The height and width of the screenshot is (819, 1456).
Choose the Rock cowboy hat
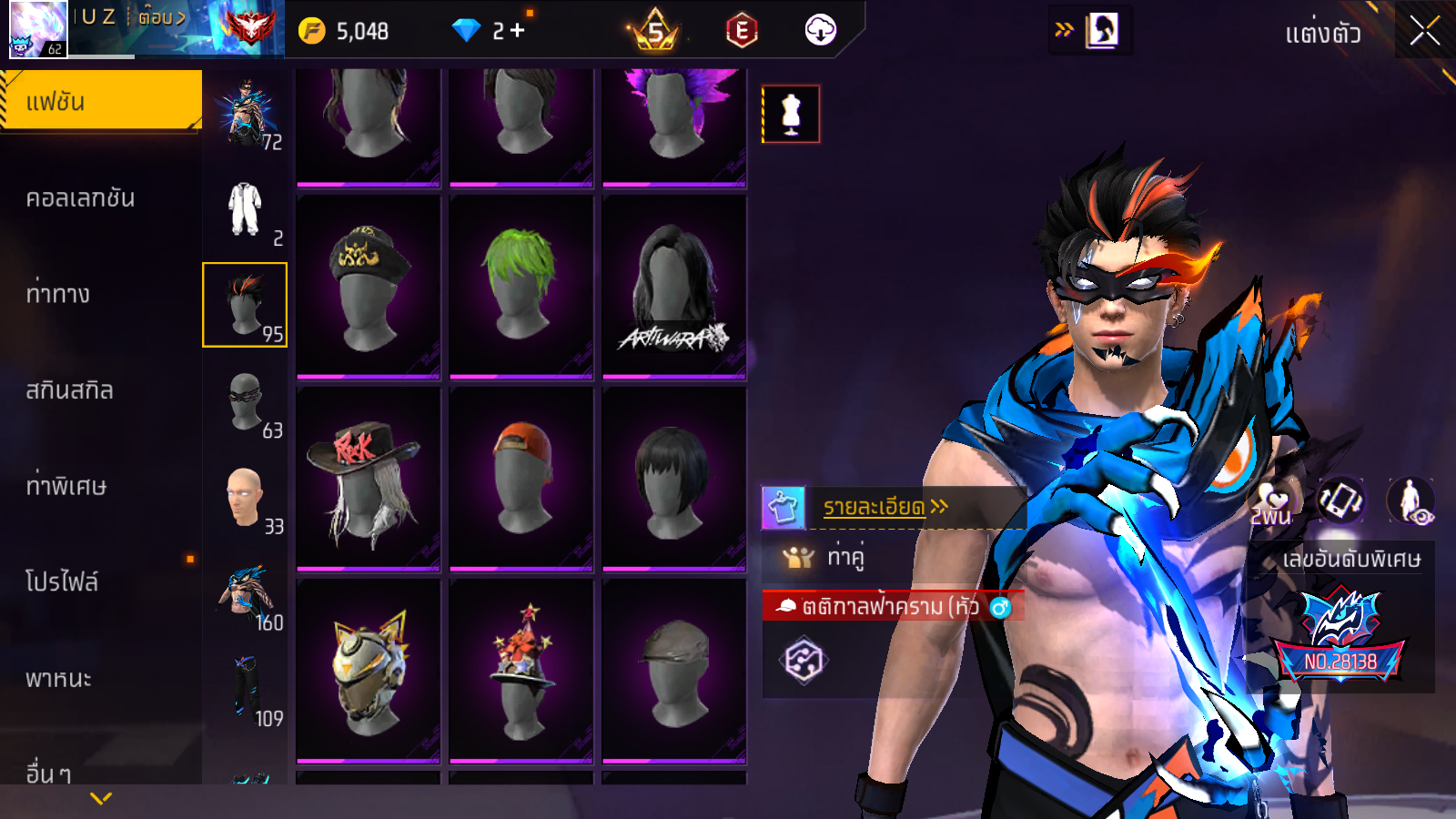tap(368, 480)
